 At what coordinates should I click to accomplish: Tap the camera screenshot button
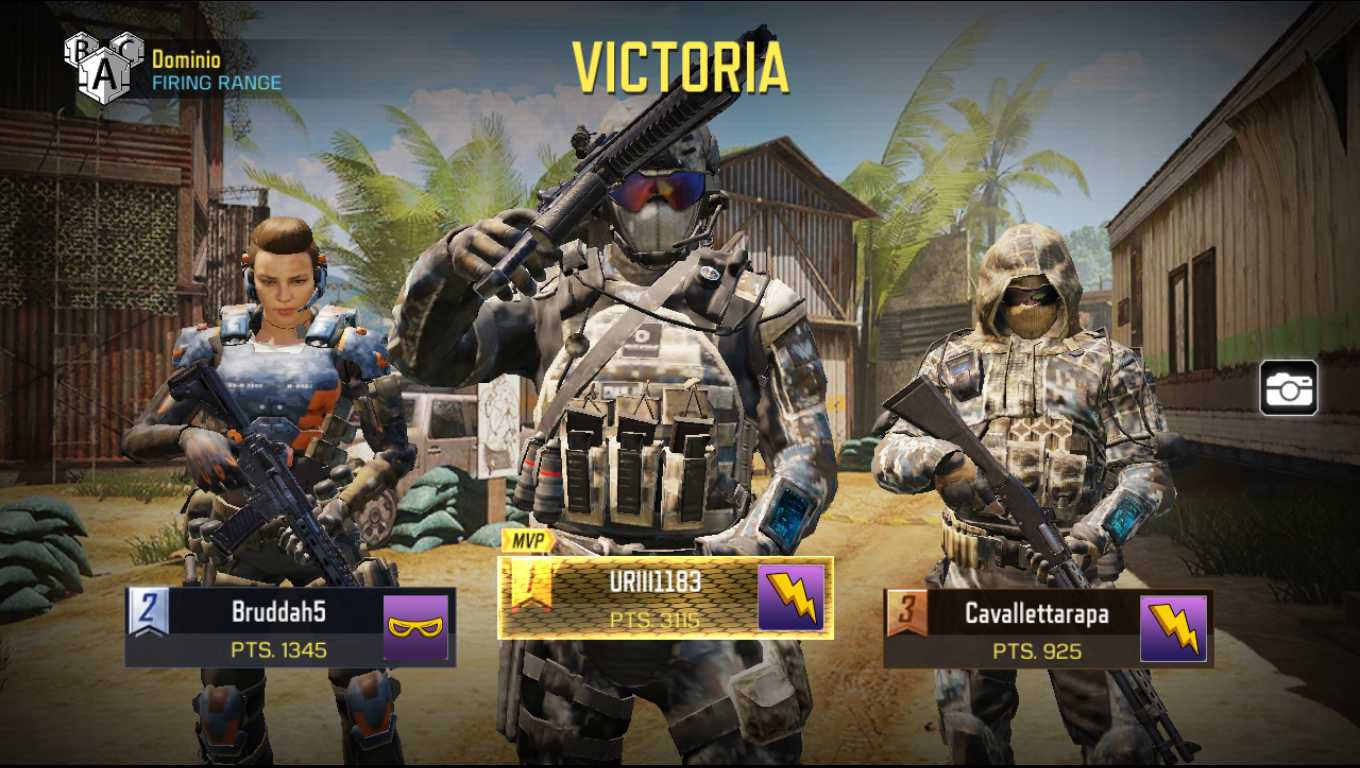(1288, 389)
